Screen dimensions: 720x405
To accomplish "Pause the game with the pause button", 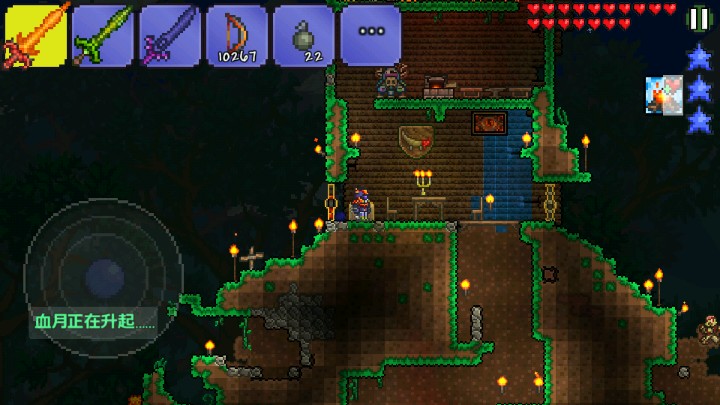I will (698, 18).
